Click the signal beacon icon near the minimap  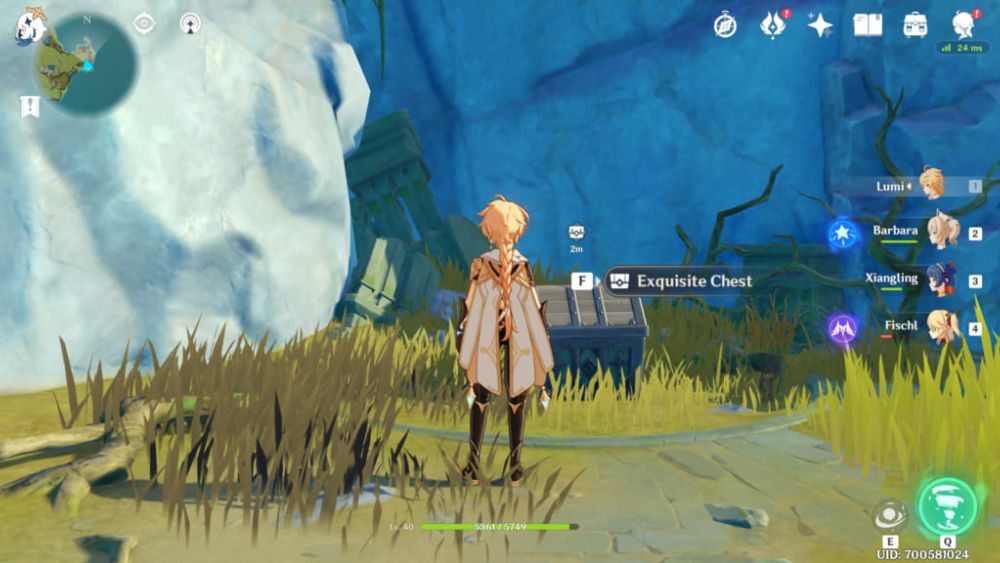190,23
